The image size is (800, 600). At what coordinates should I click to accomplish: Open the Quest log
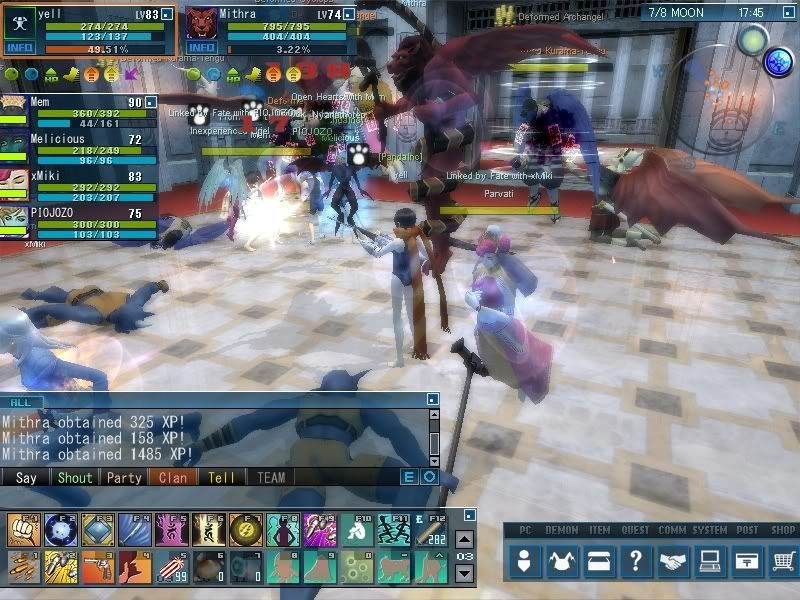pos(636,562)
